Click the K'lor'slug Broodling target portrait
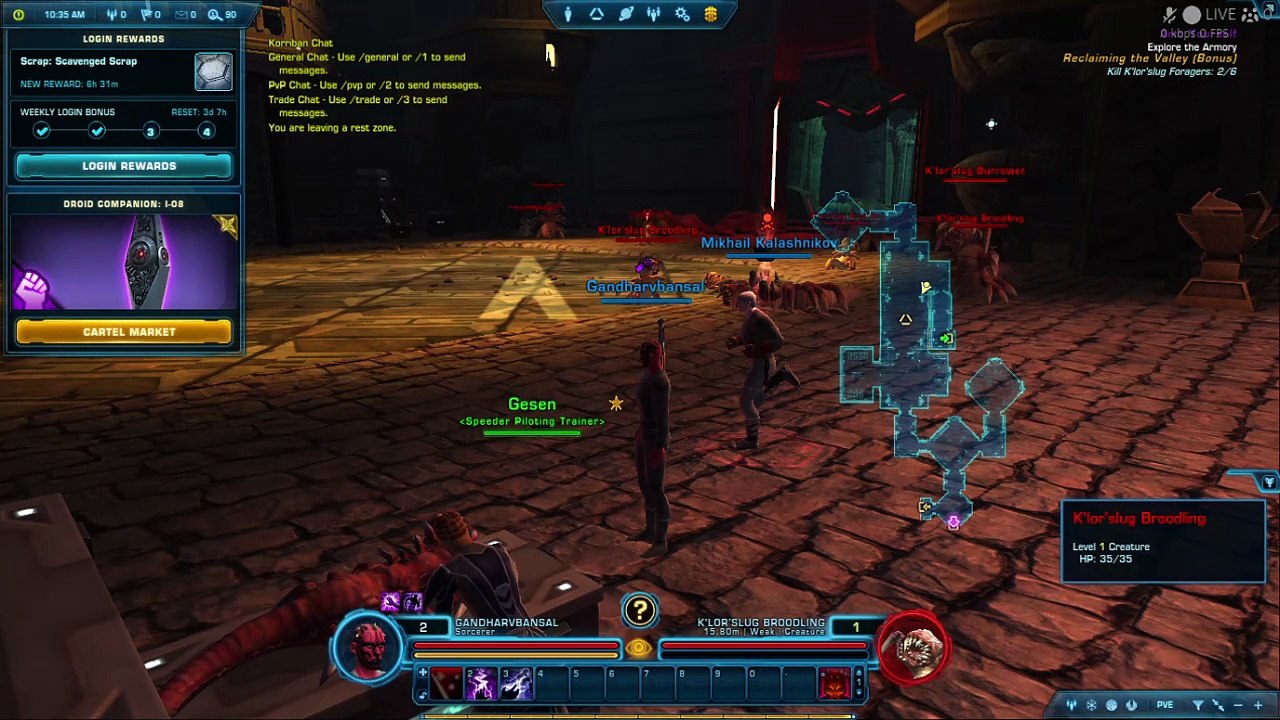The width and height of the screenshot is (1280, 720). click(x=912, y=648)
